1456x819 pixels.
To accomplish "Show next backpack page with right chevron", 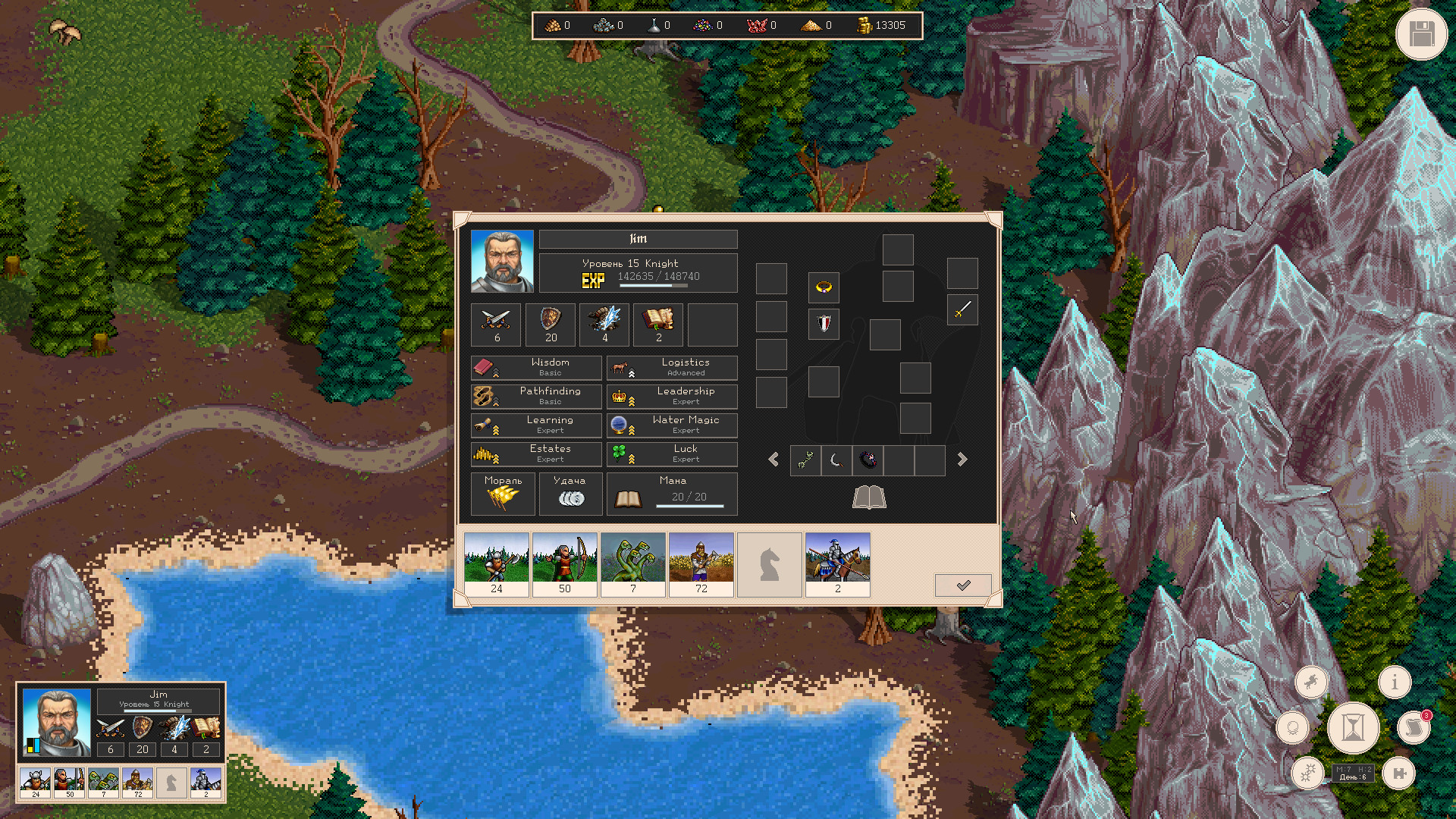I will (x=962, y=460).
